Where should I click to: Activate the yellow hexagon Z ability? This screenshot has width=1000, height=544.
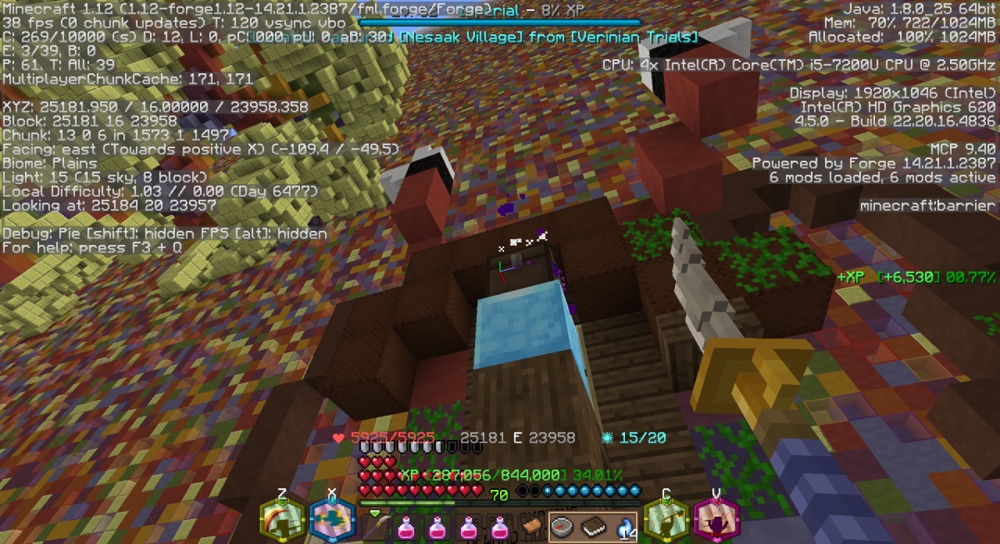283,519
